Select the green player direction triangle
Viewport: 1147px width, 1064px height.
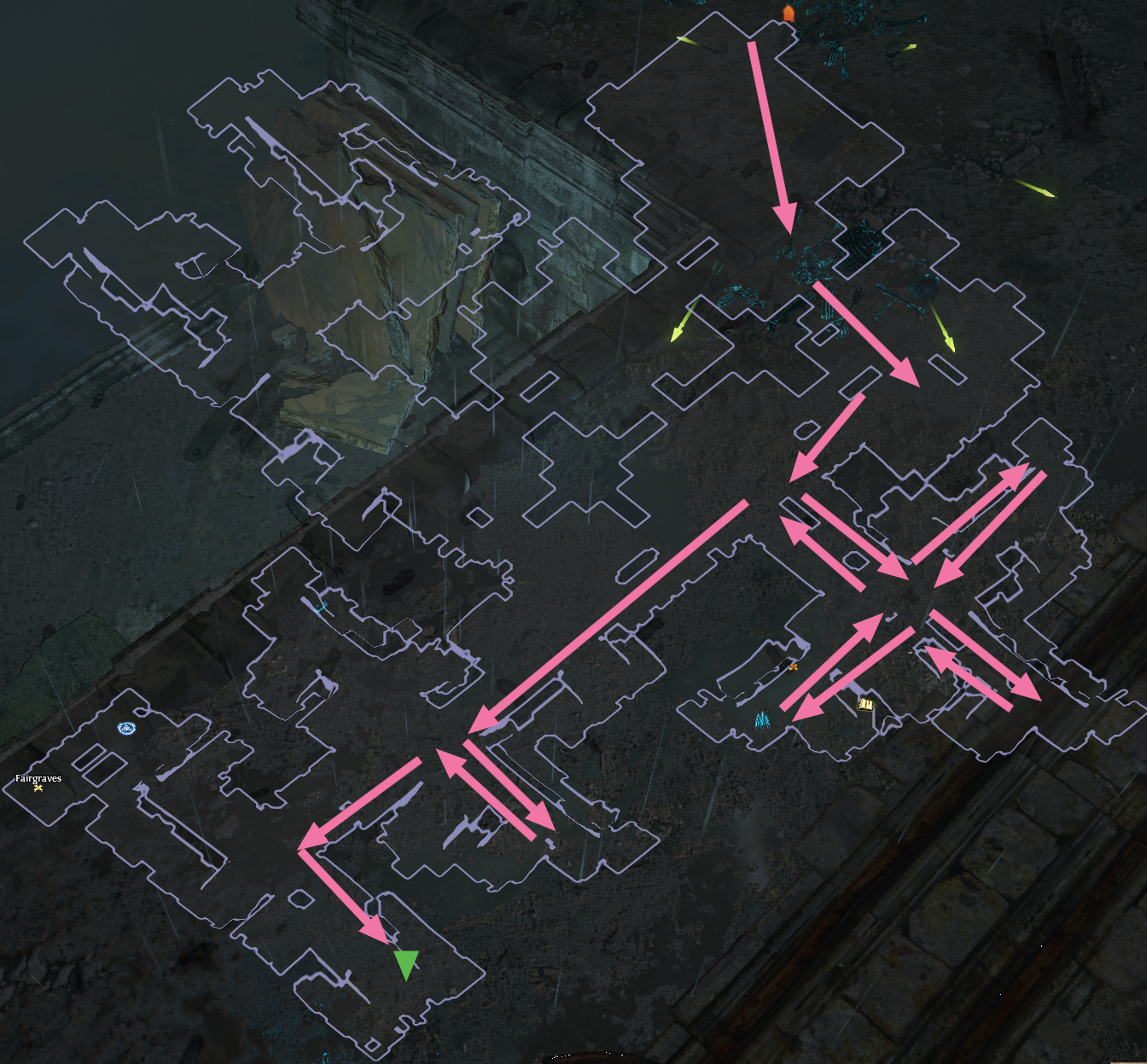click(408, 962)
